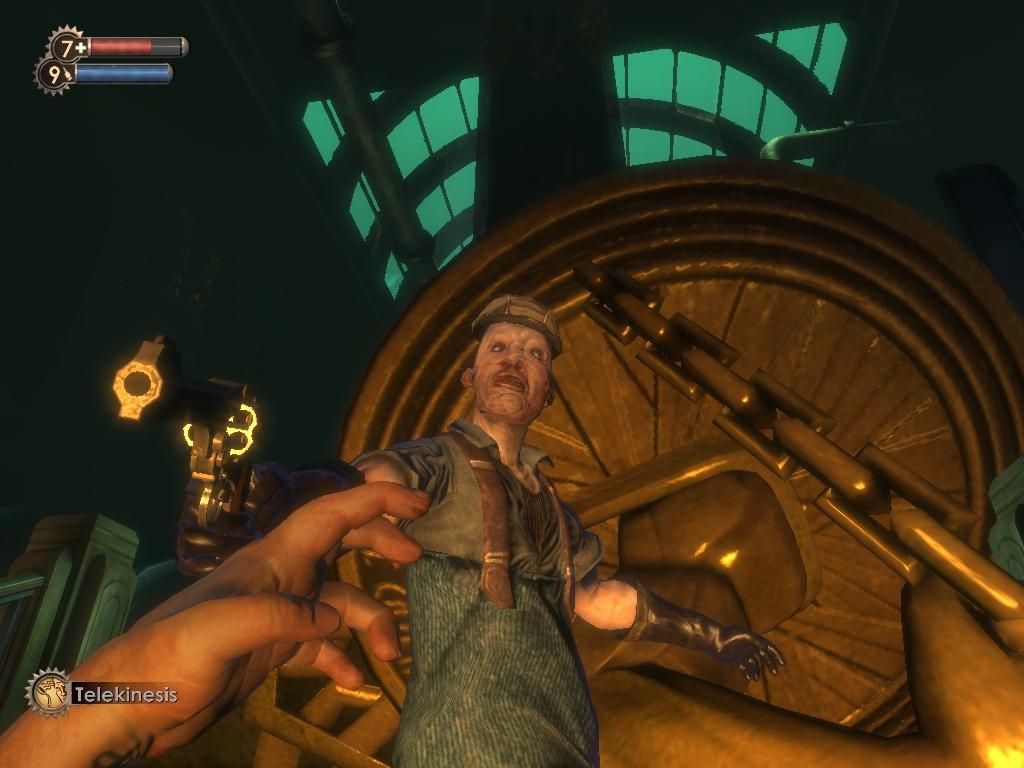
Task: Click the EVE hypo counter gear
Action: pos(53,73)
